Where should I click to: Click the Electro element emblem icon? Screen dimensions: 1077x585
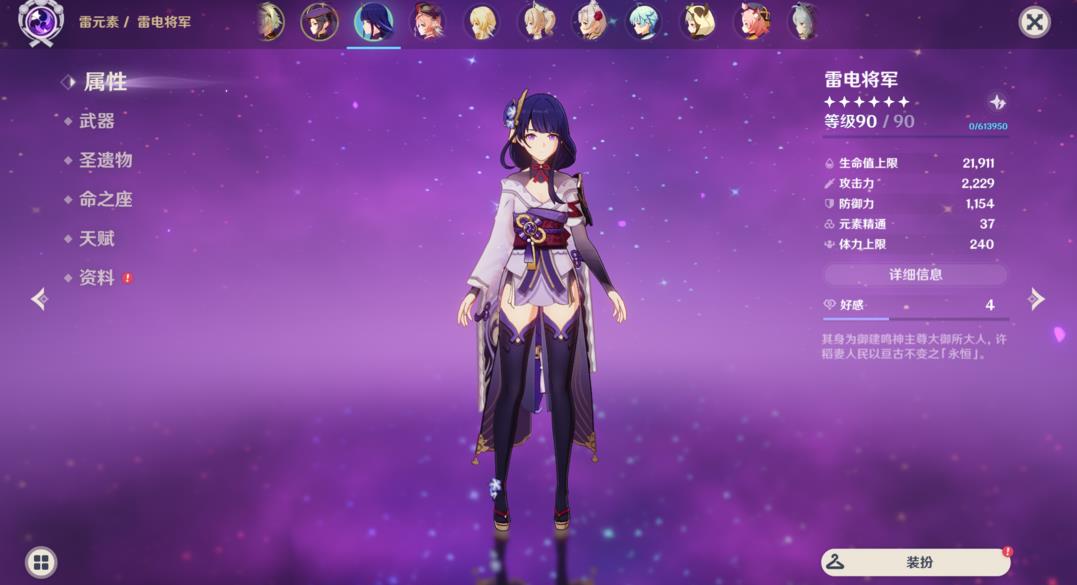click(41, 21)
